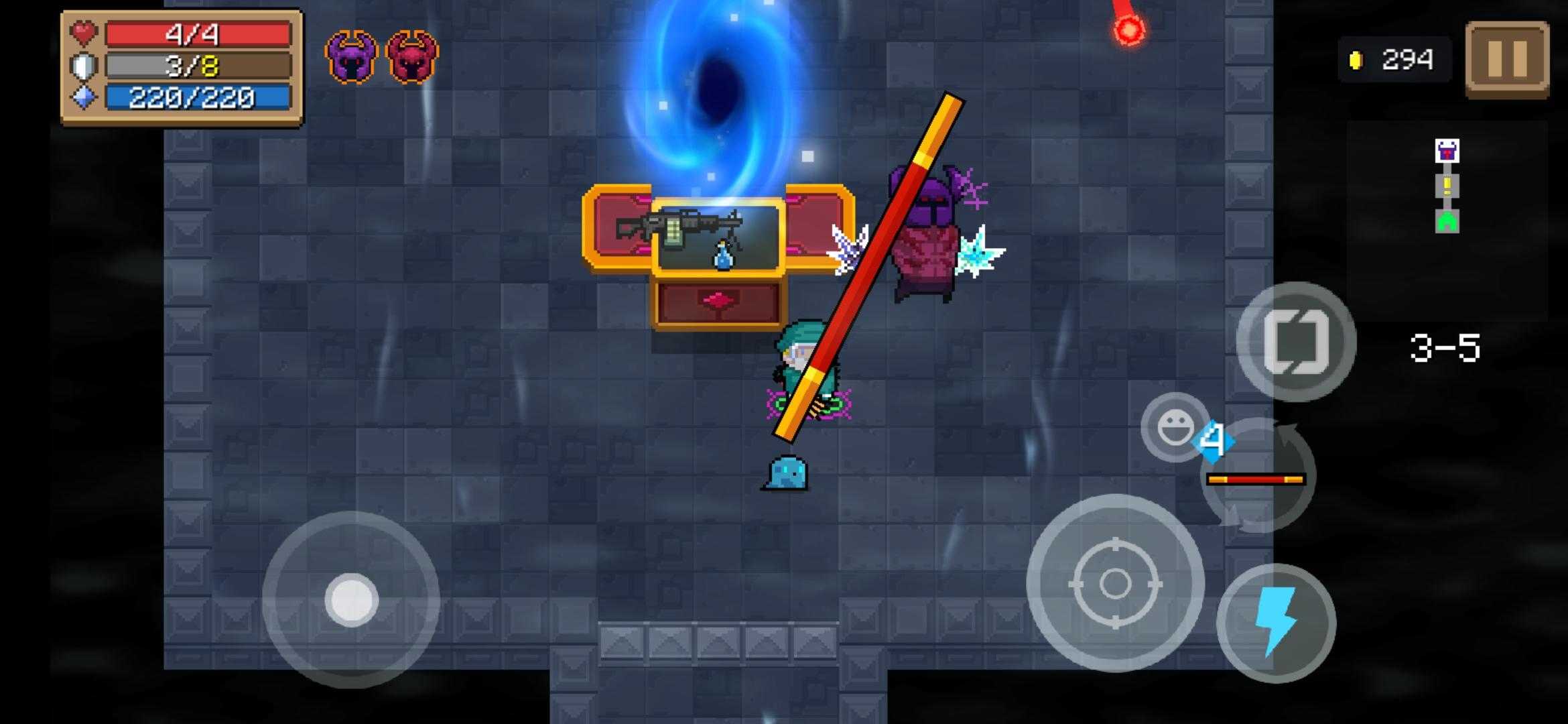Tap the crosshair attack button

coord(1115,583)
